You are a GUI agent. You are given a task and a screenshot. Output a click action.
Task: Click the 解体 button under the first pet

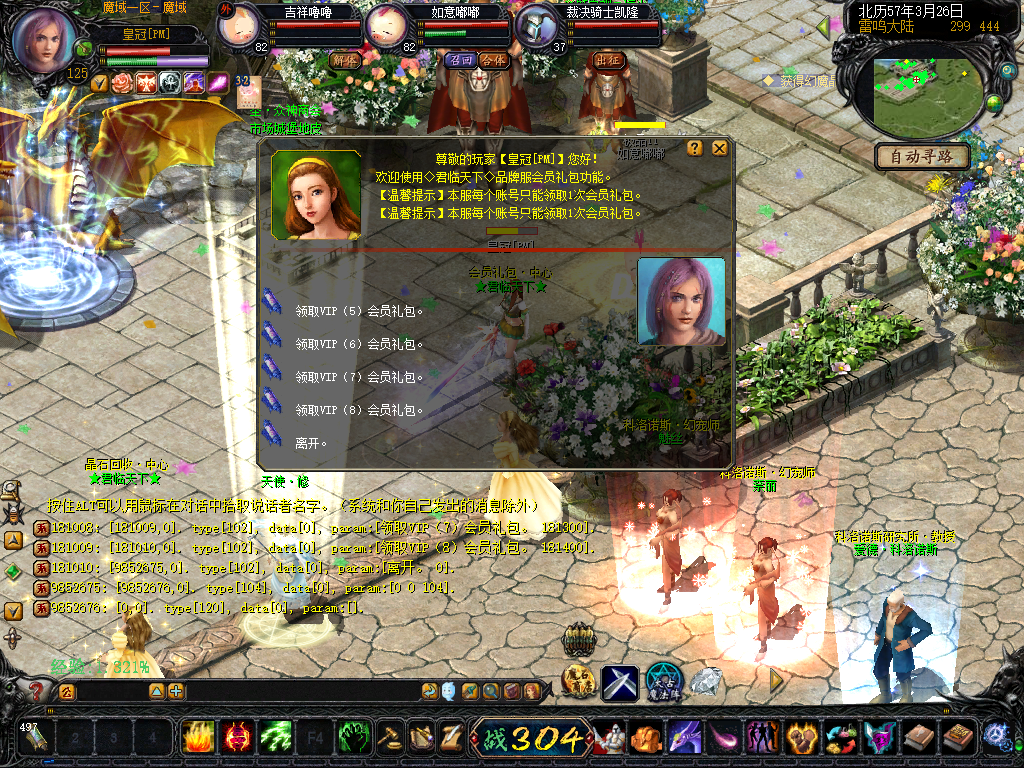coord(344,60)
